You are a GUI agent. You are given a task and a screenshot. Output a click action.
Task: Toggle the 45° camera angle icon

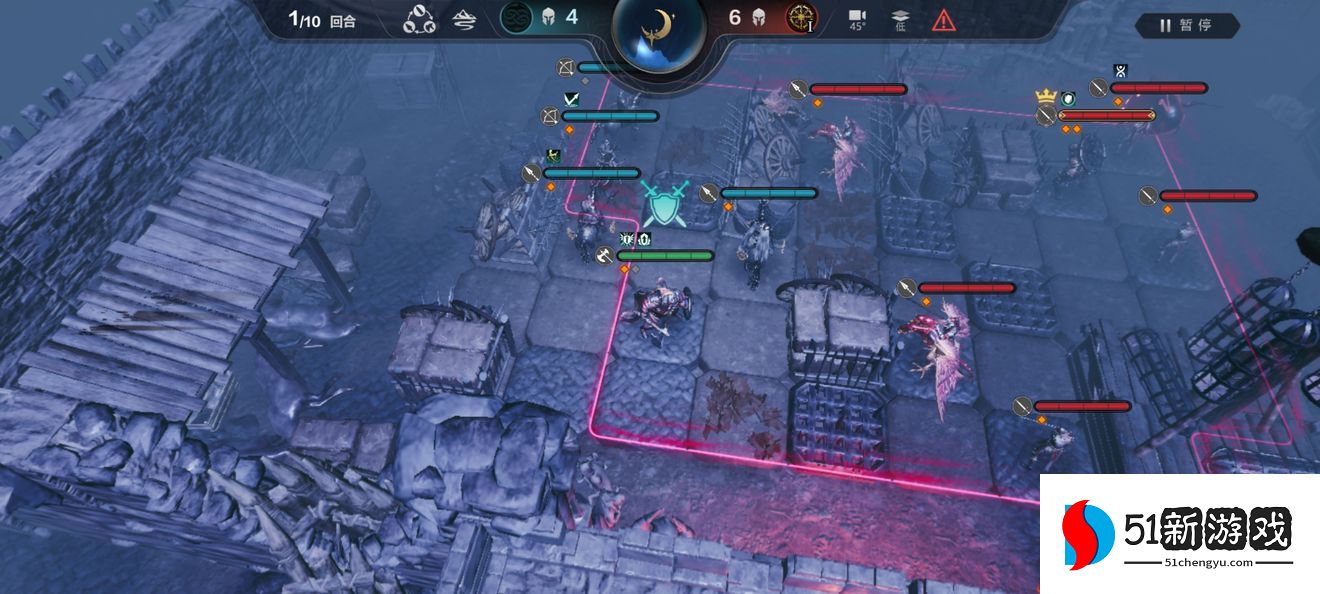click(857, 19)
